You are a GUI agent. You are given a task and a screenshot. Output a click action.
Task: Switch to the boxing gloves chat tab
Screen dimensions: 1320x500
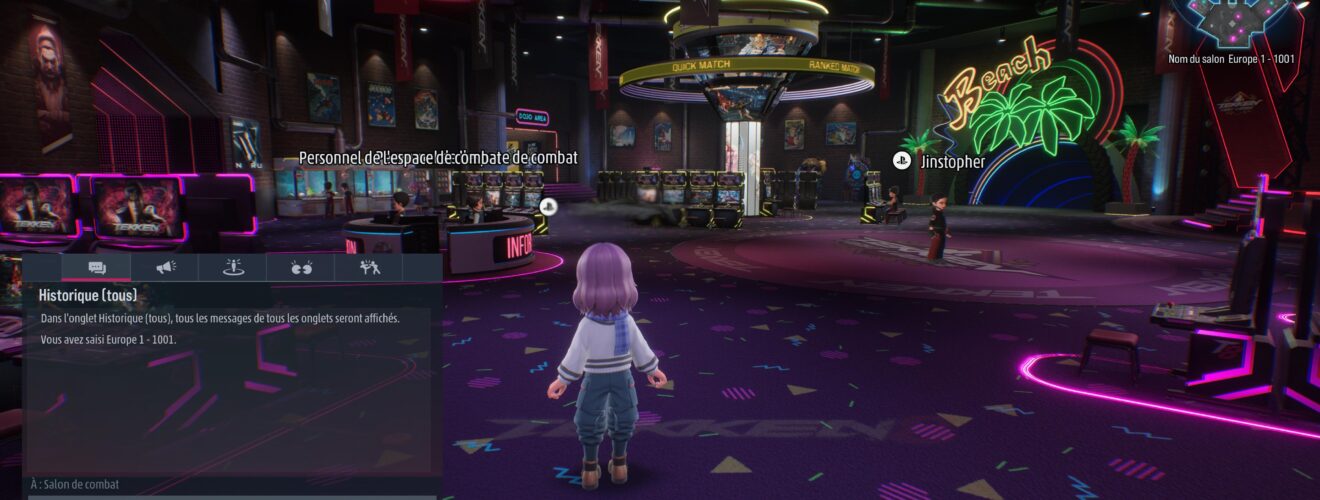(301, 267)
